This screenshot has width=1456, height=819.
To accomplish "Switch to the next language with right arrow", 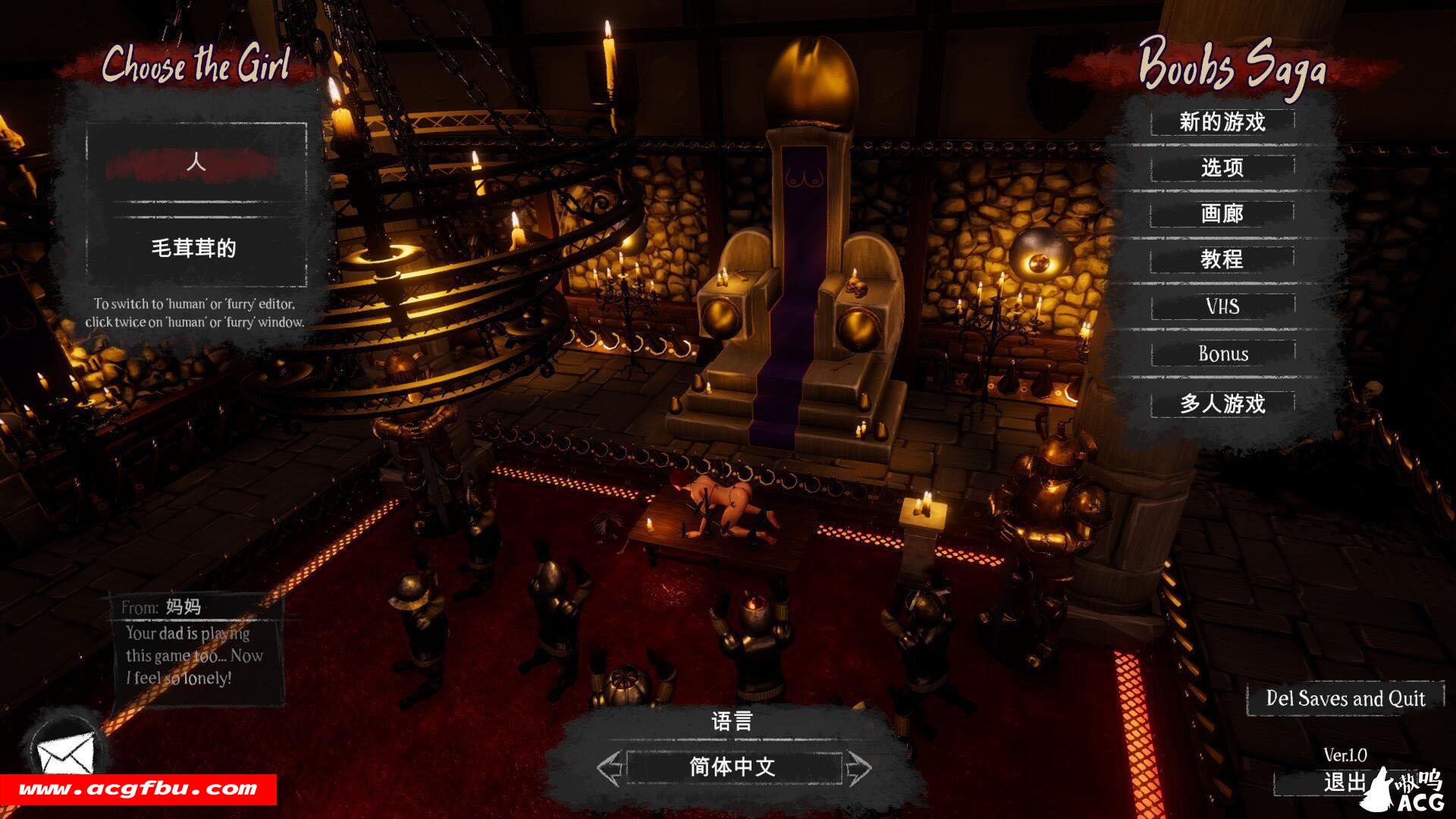I will coord(858,768).
